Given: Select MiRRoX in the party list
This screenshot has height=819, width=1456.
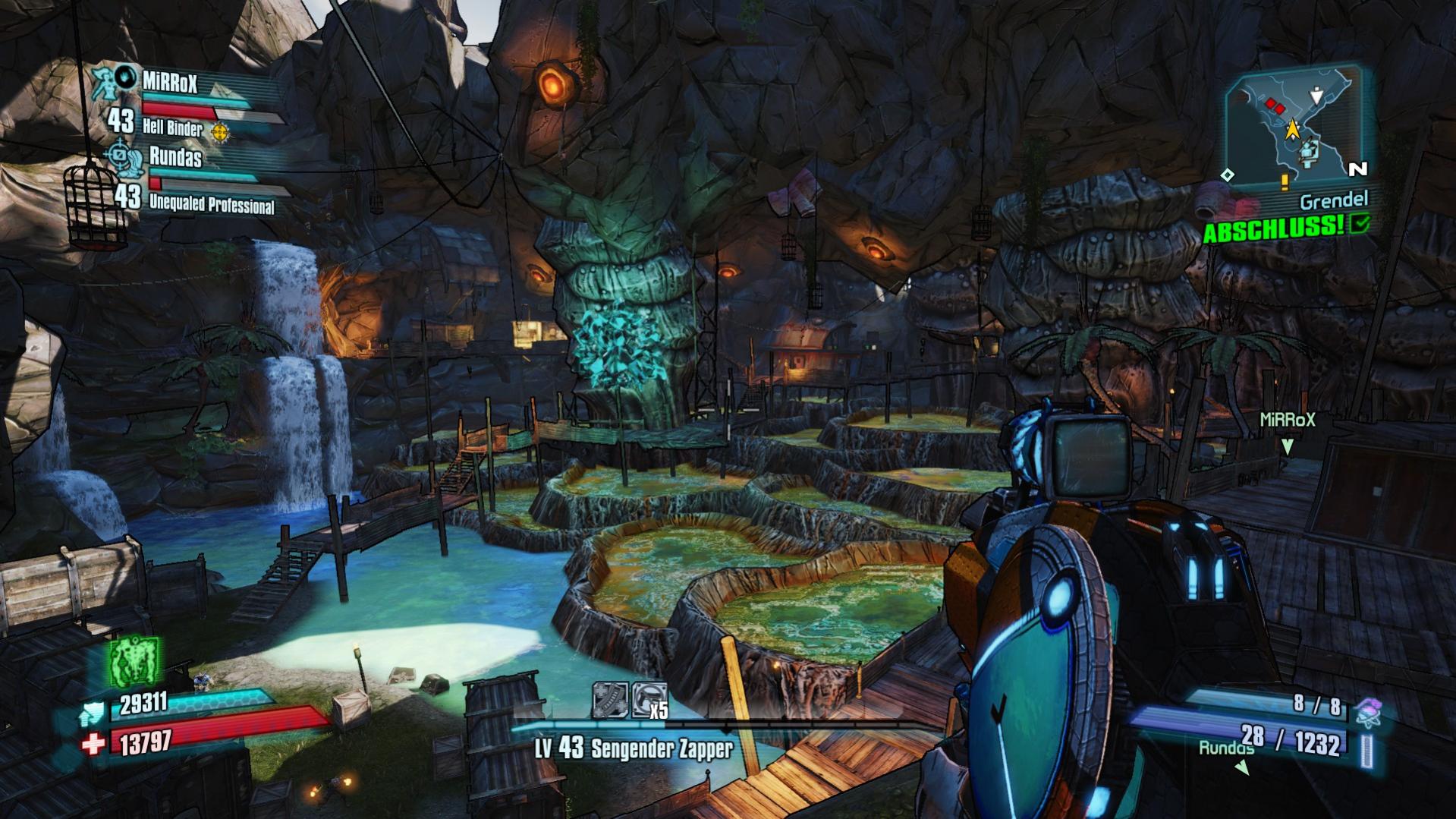Looking at the screenshot, I should tap(170, 81).
